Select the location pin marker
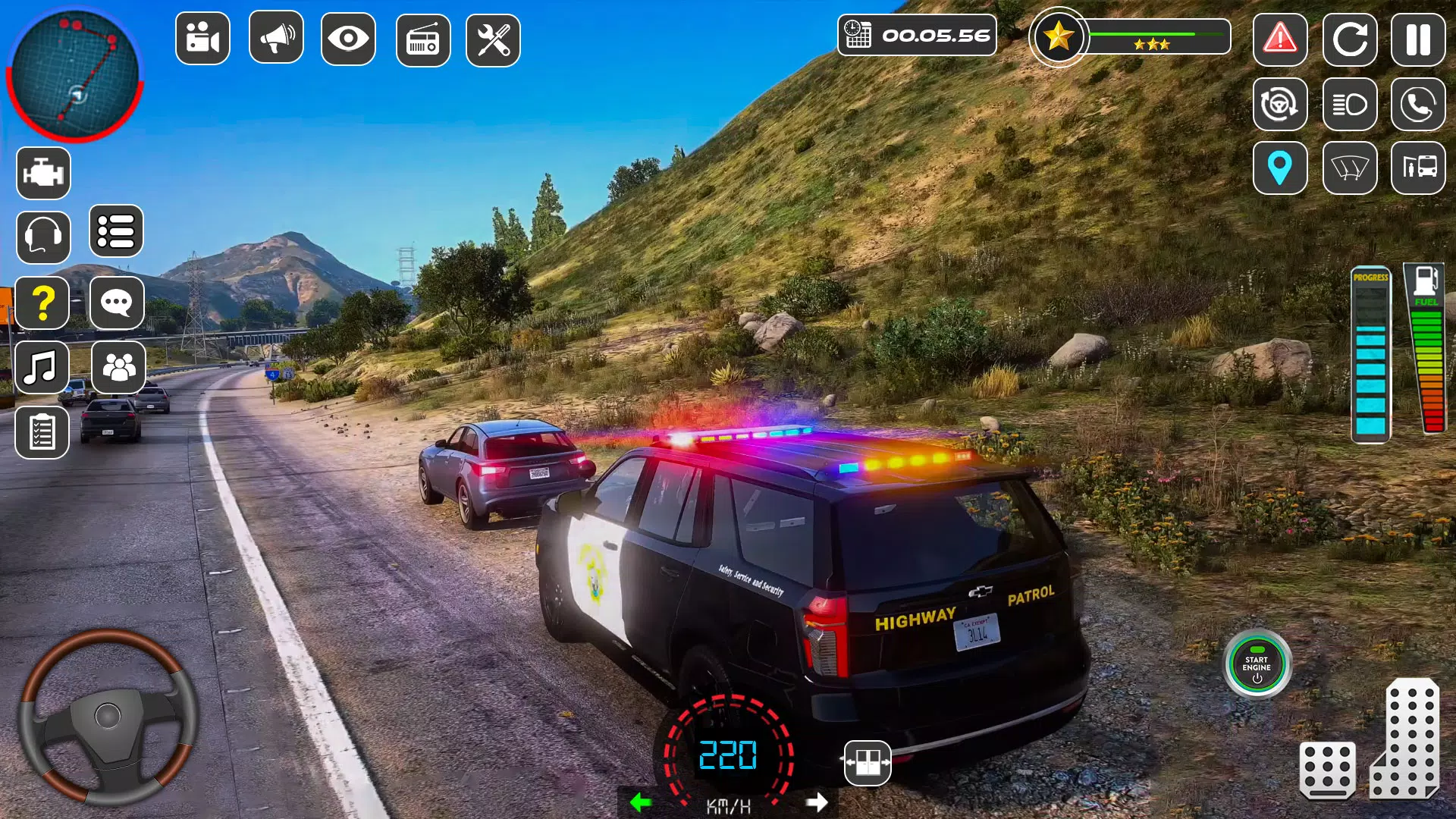The image size is (1456, 819). pyautogui.click(x=1280, y=168)
